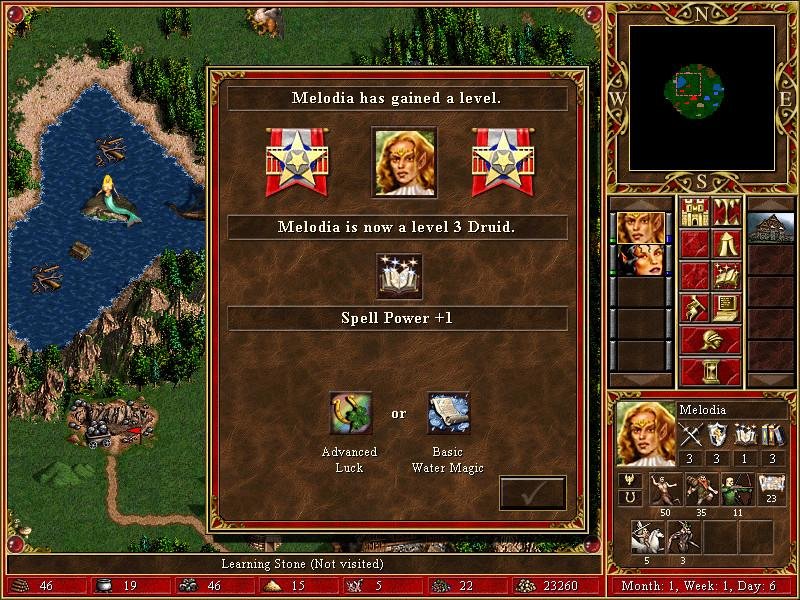Image resolution: width=800 pixels, height=600 pixels.
Task: Click the centaur troop stack of 50
Action: pos(665,490)
